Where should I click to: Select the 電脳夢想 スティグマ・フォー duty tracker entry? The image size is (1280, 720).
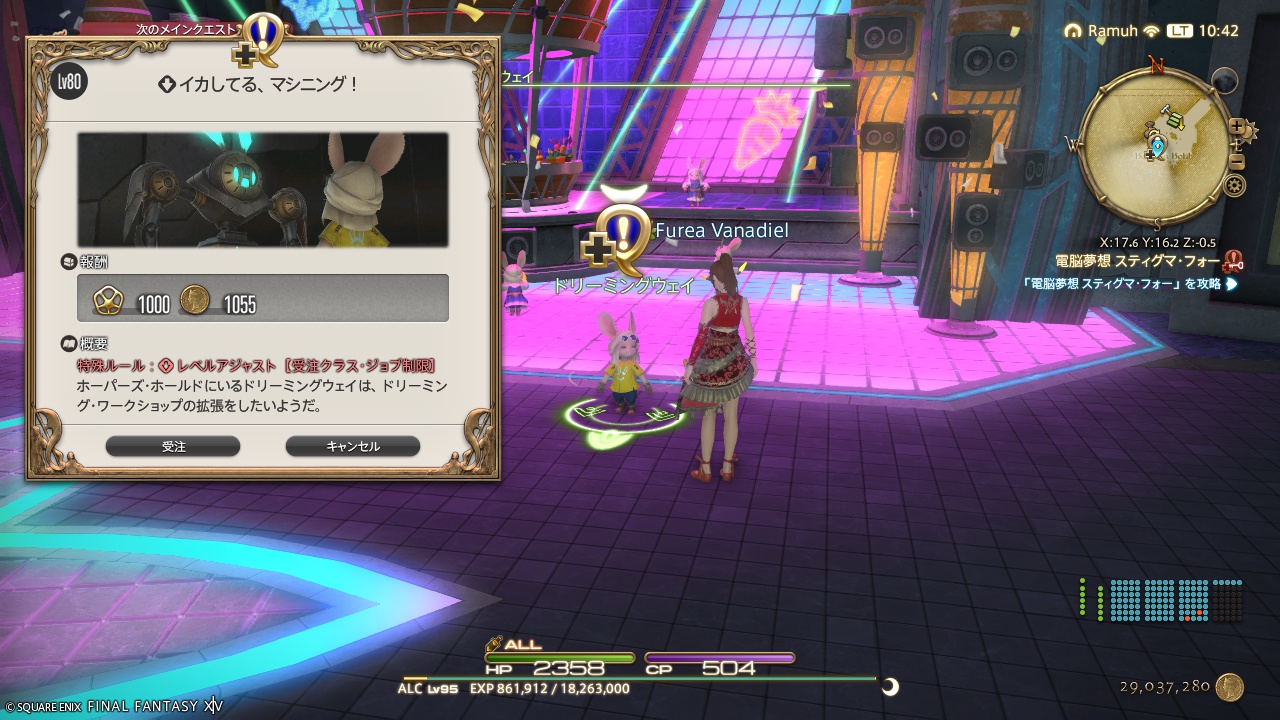pyautogui.click(x=1136, y=261)
